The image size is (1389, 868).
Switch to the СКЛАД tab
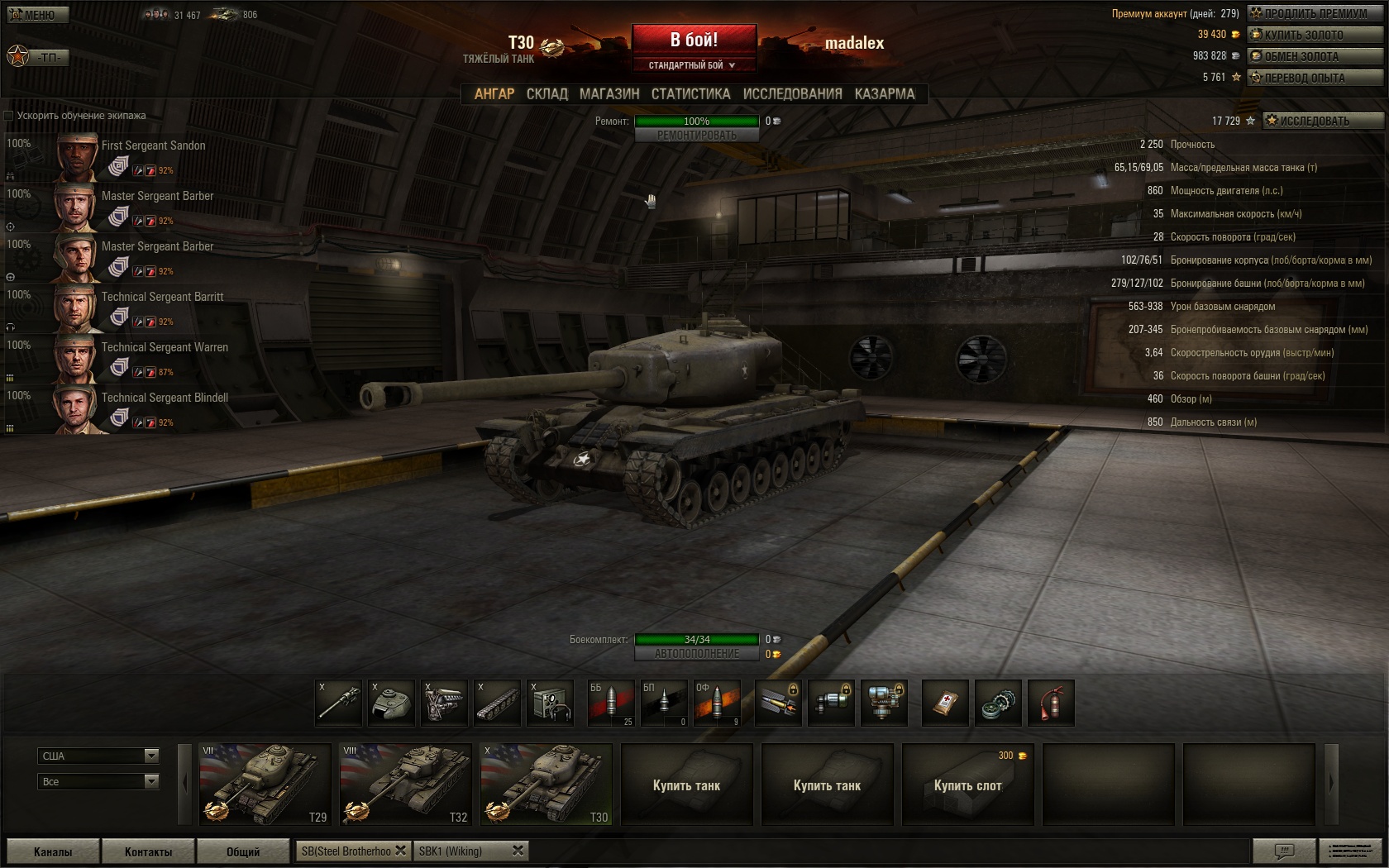(x=547, y=94)
